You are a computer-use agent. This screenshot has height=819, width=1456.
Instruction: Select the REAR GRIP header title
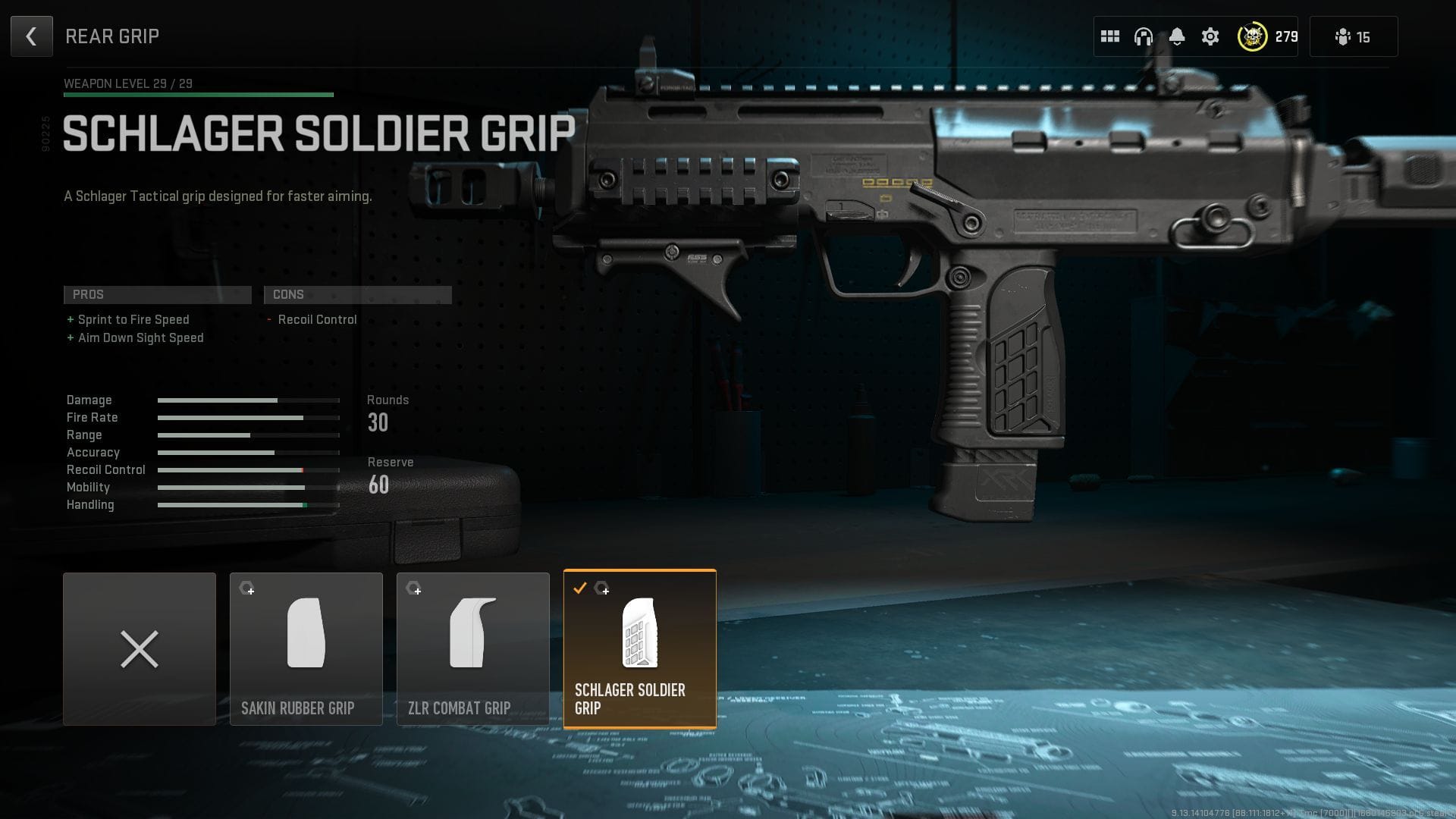click(x=112, y=36)
